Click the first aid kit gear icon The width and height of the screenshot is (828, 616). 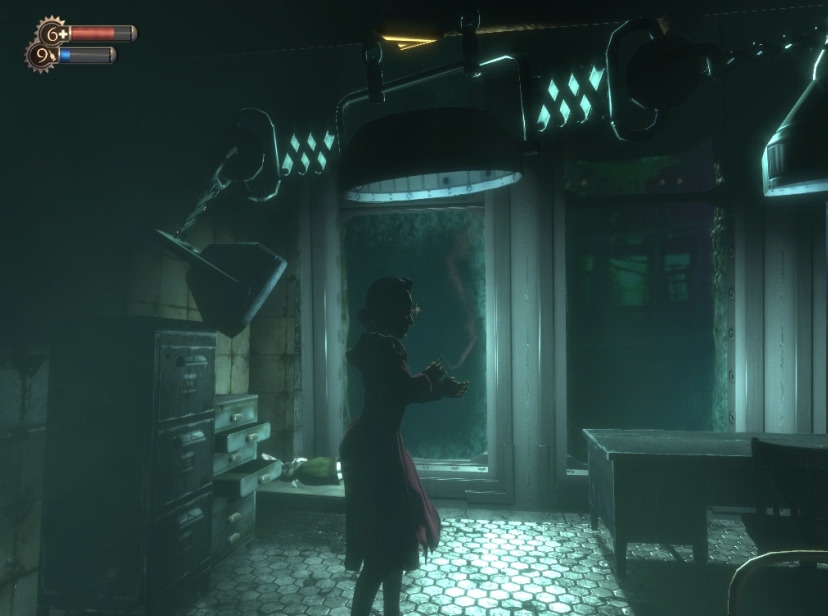point(51,32)
